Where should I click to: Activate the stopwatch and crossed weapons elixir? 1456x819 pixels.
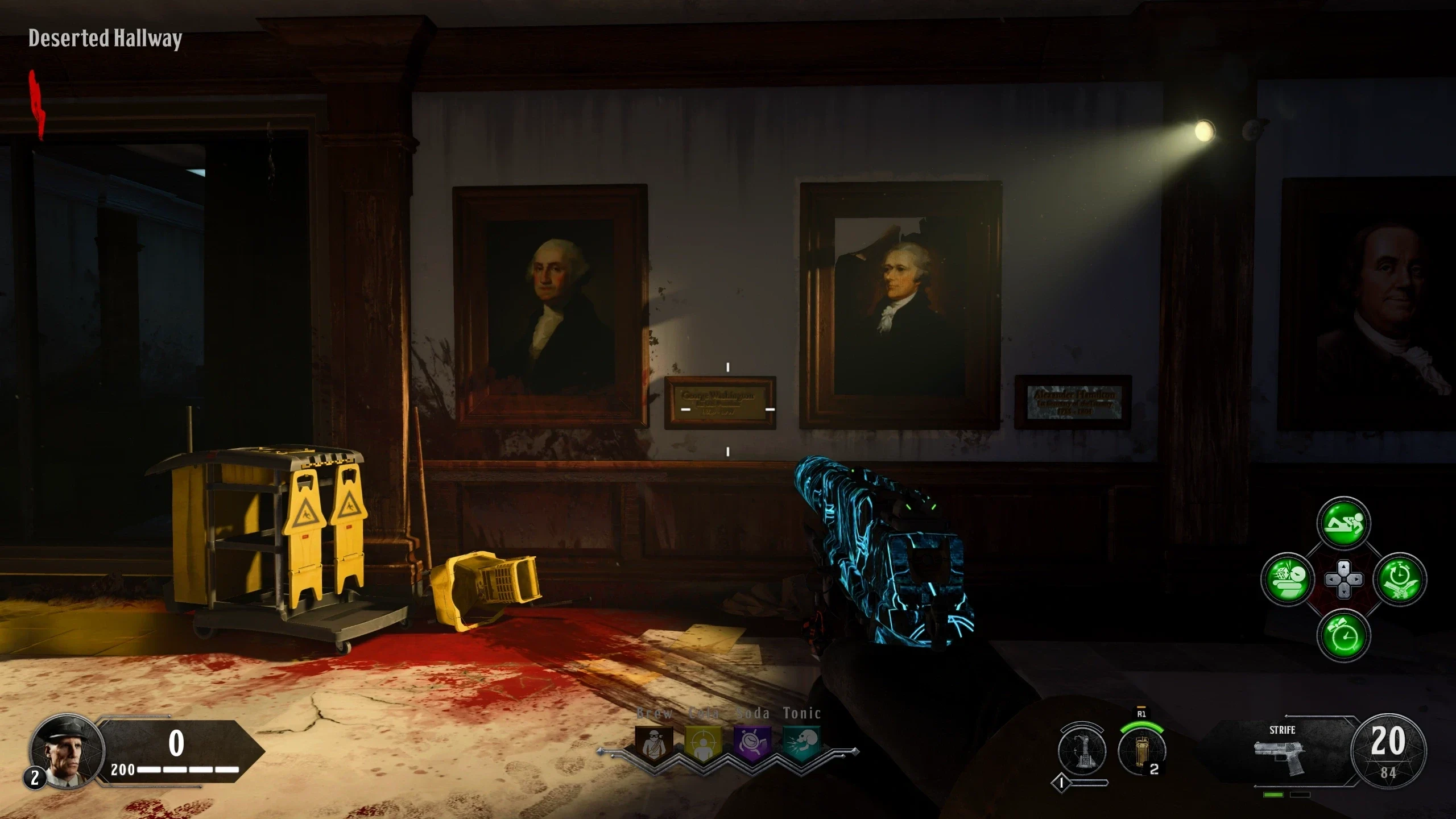(1400, 580)
